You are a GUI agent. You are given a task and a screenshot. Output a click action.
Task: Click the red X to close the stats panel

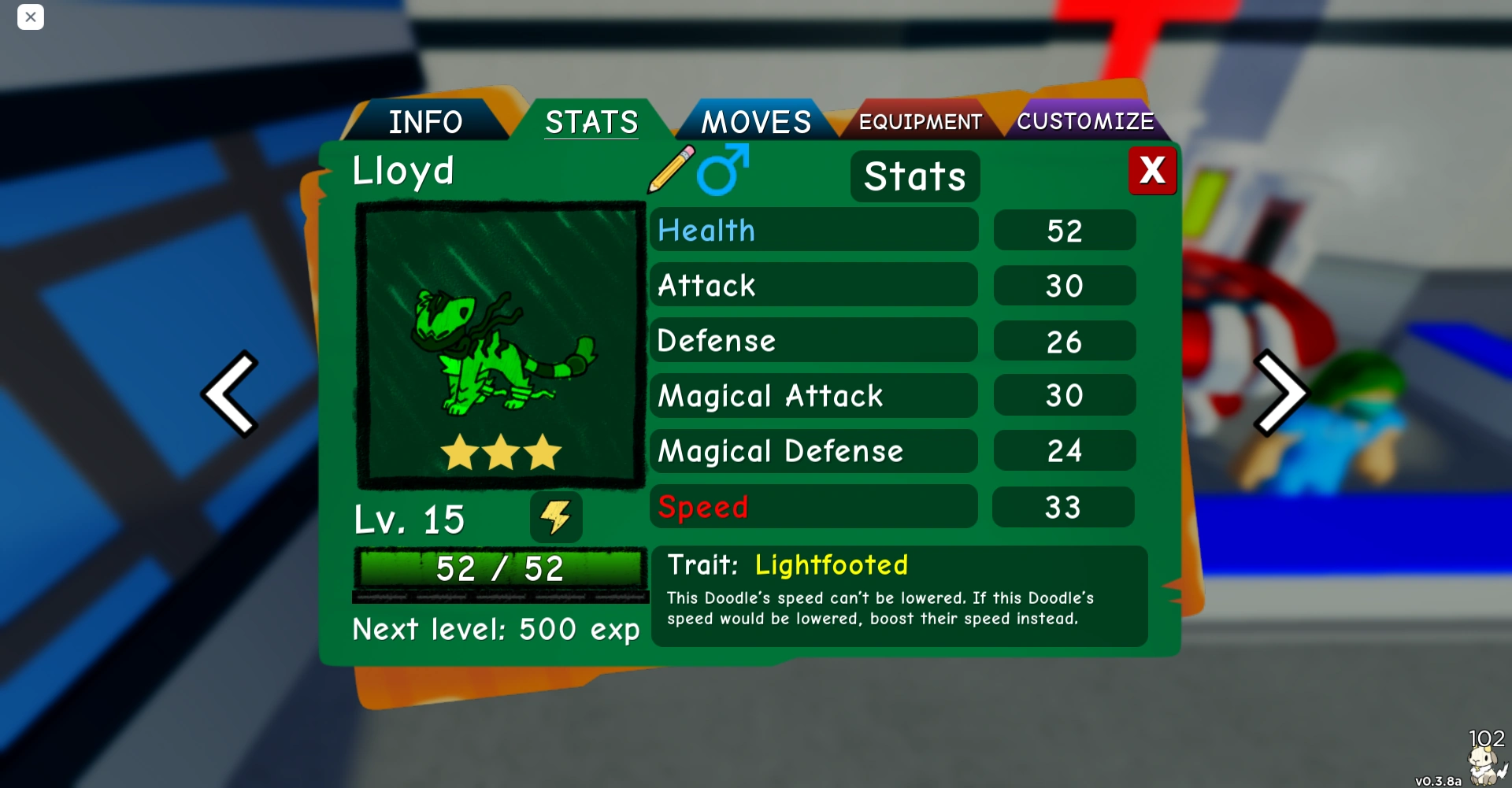click(1152, 170)
